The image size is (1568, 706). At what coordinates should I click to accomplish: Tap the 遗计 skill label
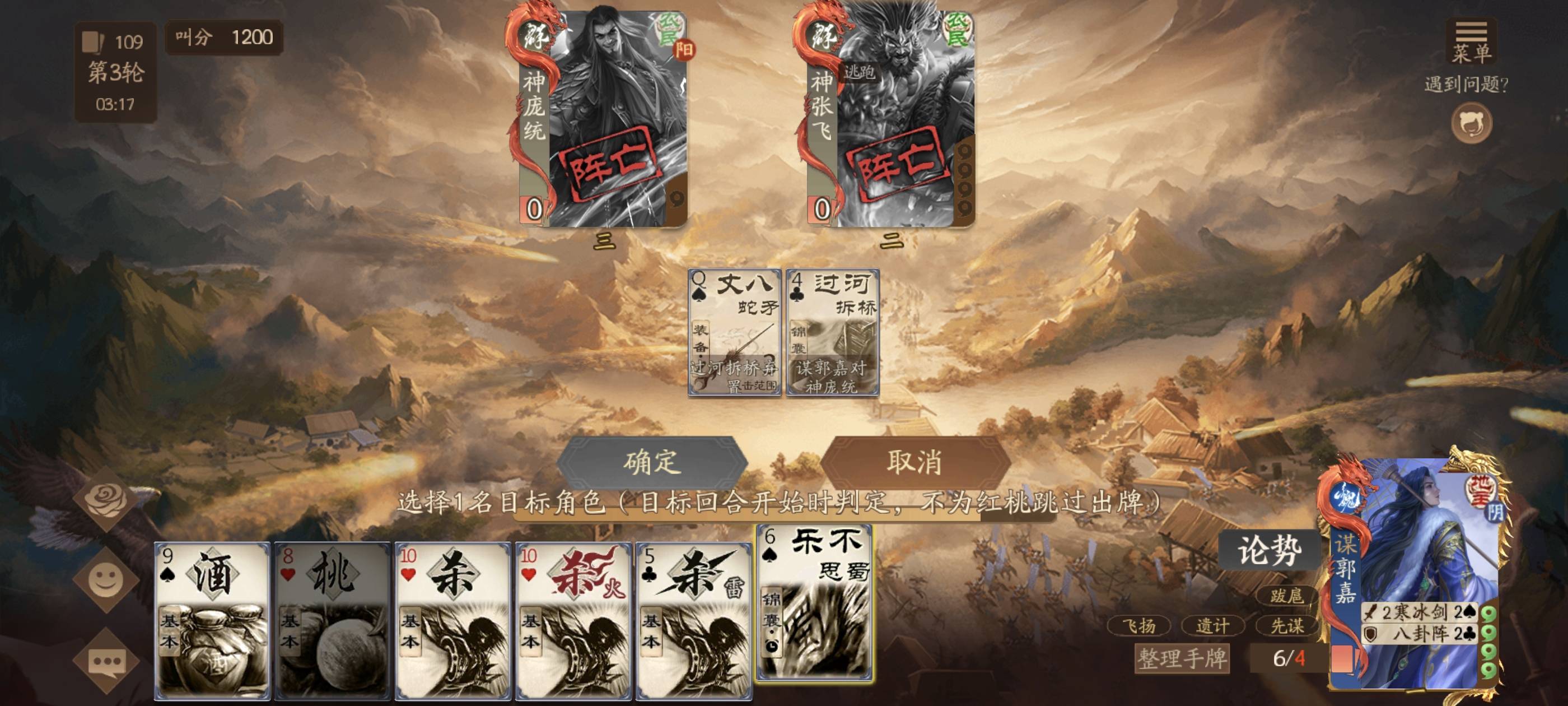[x=1212, y=625]
